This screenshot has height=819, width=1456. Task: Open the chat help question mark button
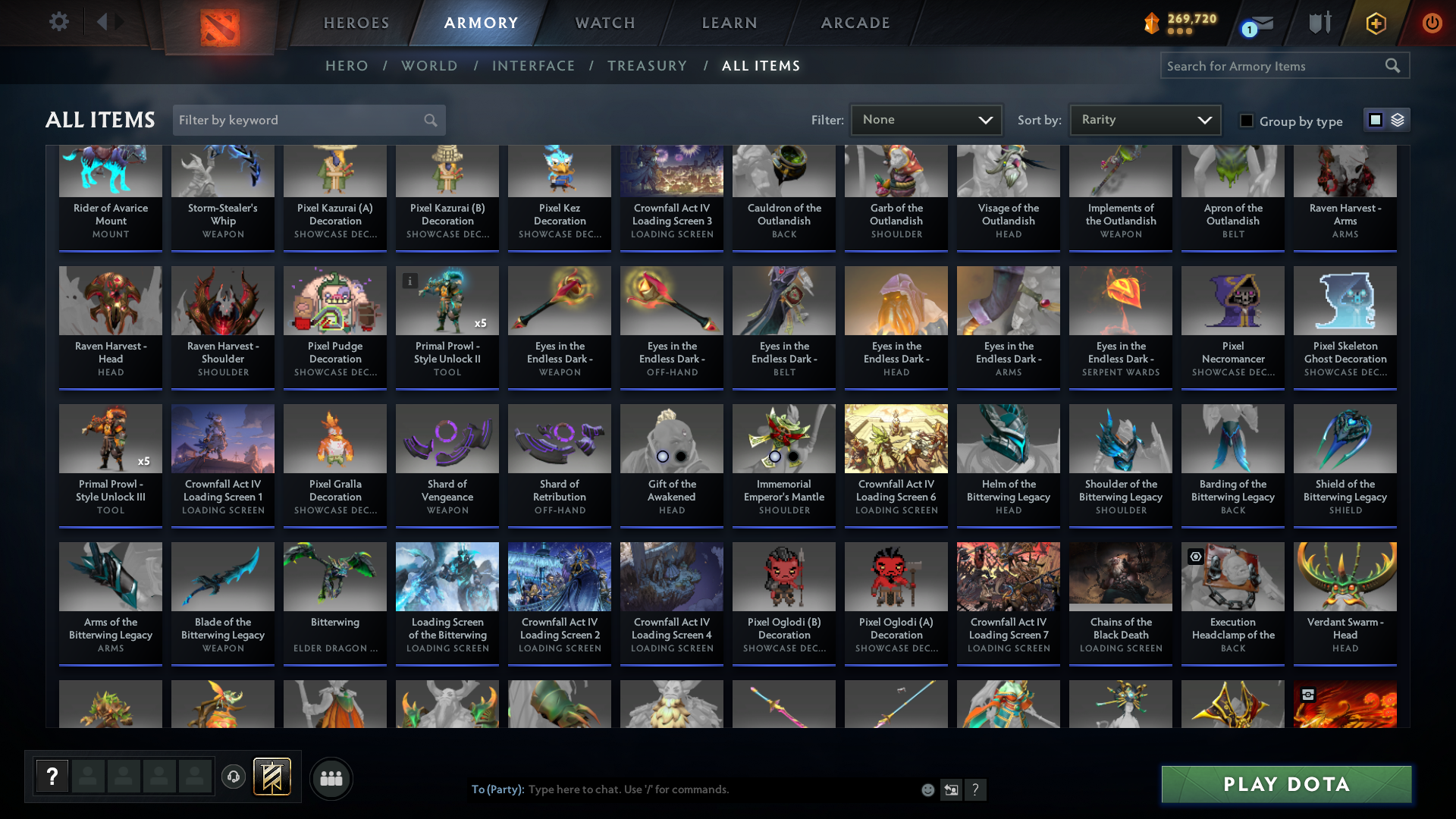tap(976, 789)
